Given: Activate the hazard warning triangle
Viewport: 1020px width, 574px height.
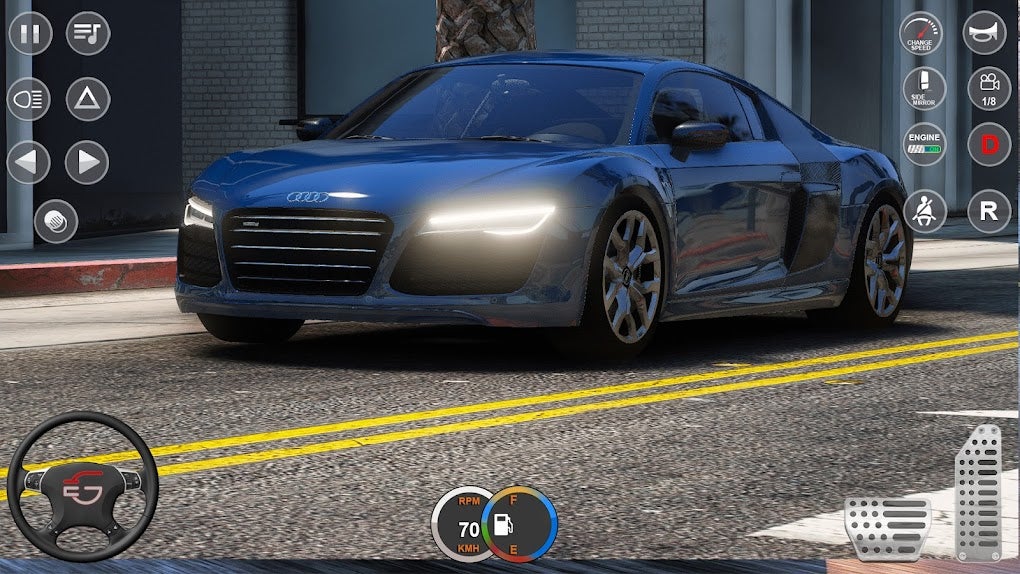Looking at the screenshot, I should pos(88,99).
